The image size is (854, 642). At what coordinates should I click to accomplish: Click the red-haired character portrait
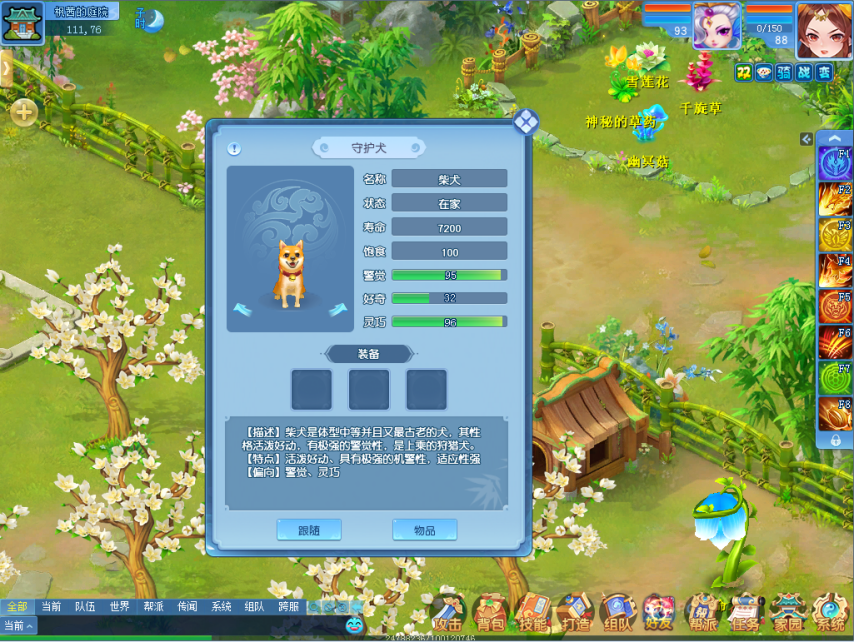pos(824,30)
